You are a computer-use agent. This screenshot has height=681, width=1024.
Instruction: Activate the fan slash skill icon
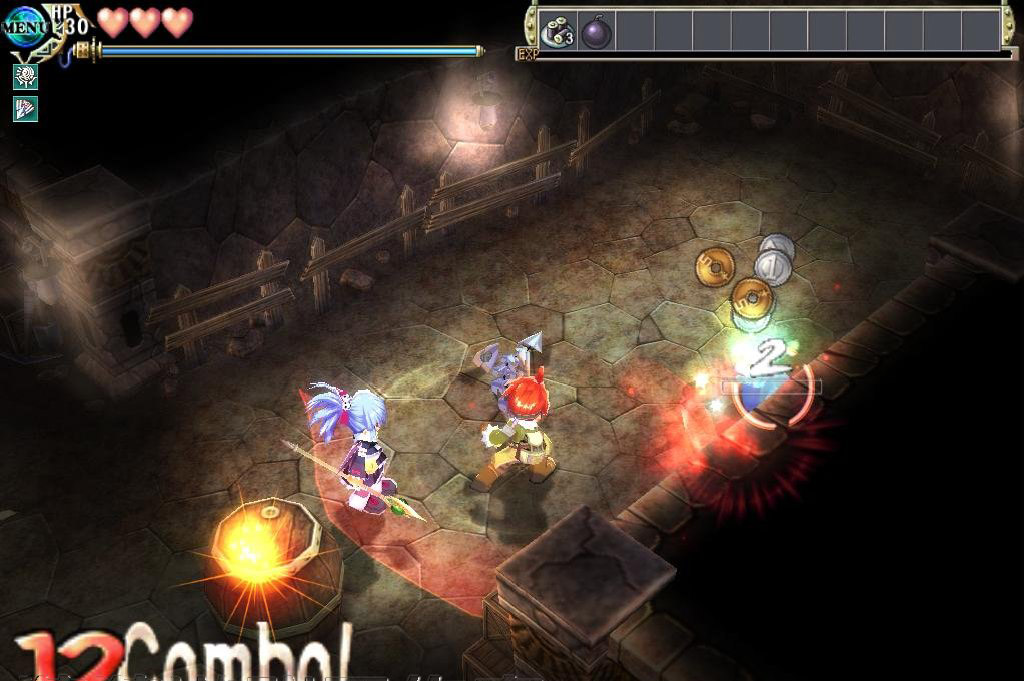pyautogui.click(x=25, y=109)
